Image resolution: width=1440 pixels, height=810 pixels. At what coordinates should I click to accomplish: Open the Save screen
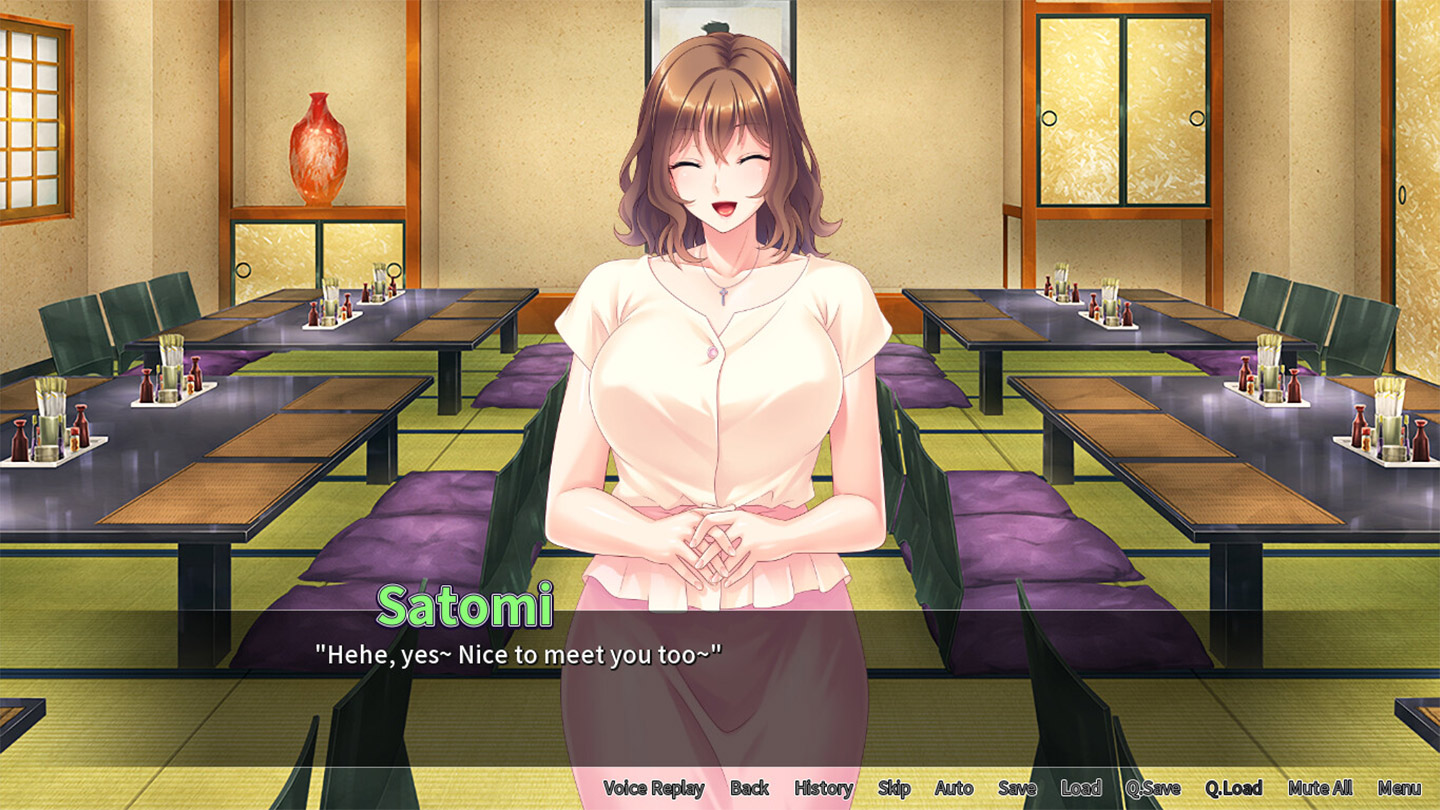click(1017, 788)
